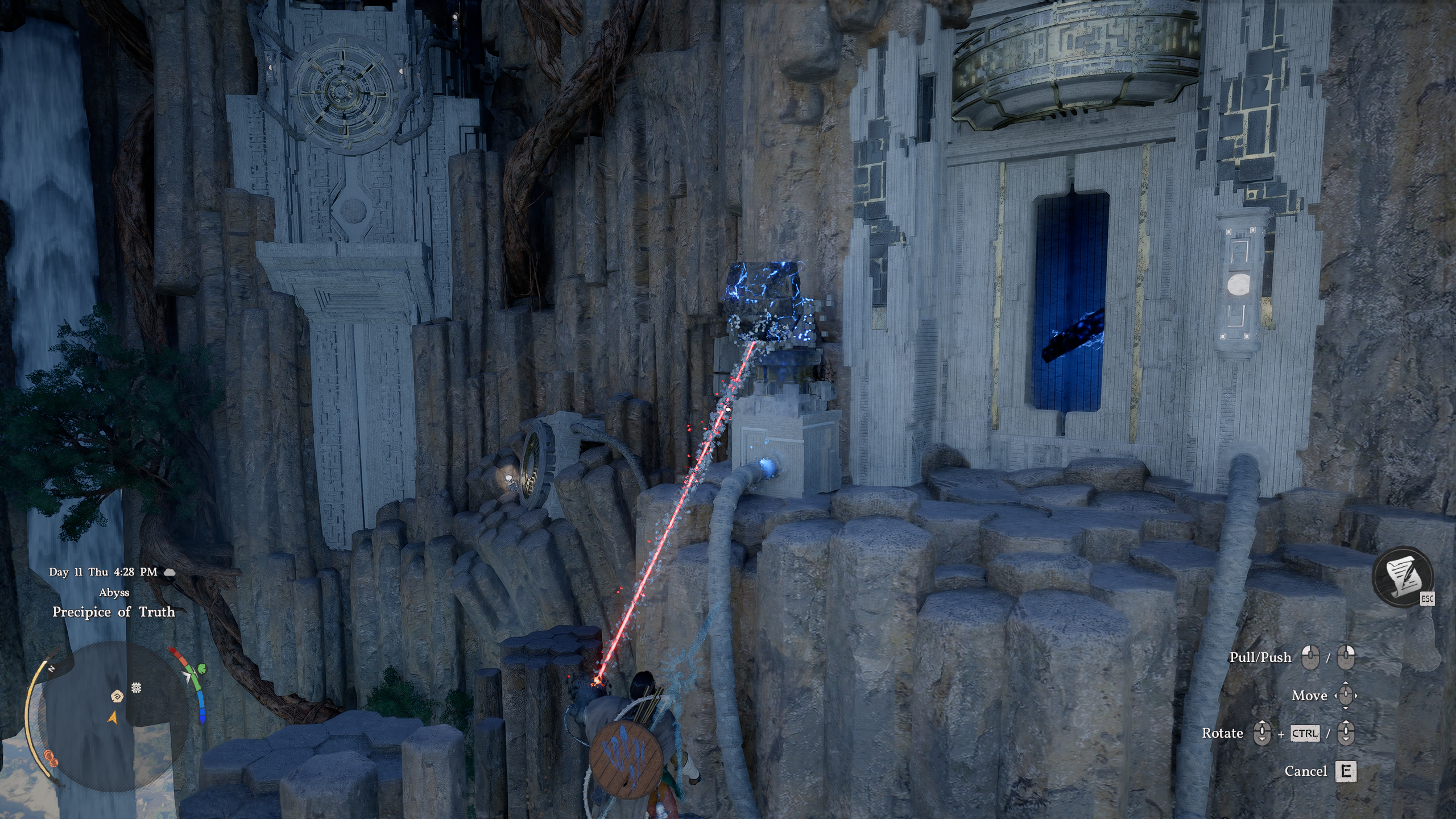Click the player arrow at the minimap center
Viewport: 1456px width, 819px height.
pos(113,717)
